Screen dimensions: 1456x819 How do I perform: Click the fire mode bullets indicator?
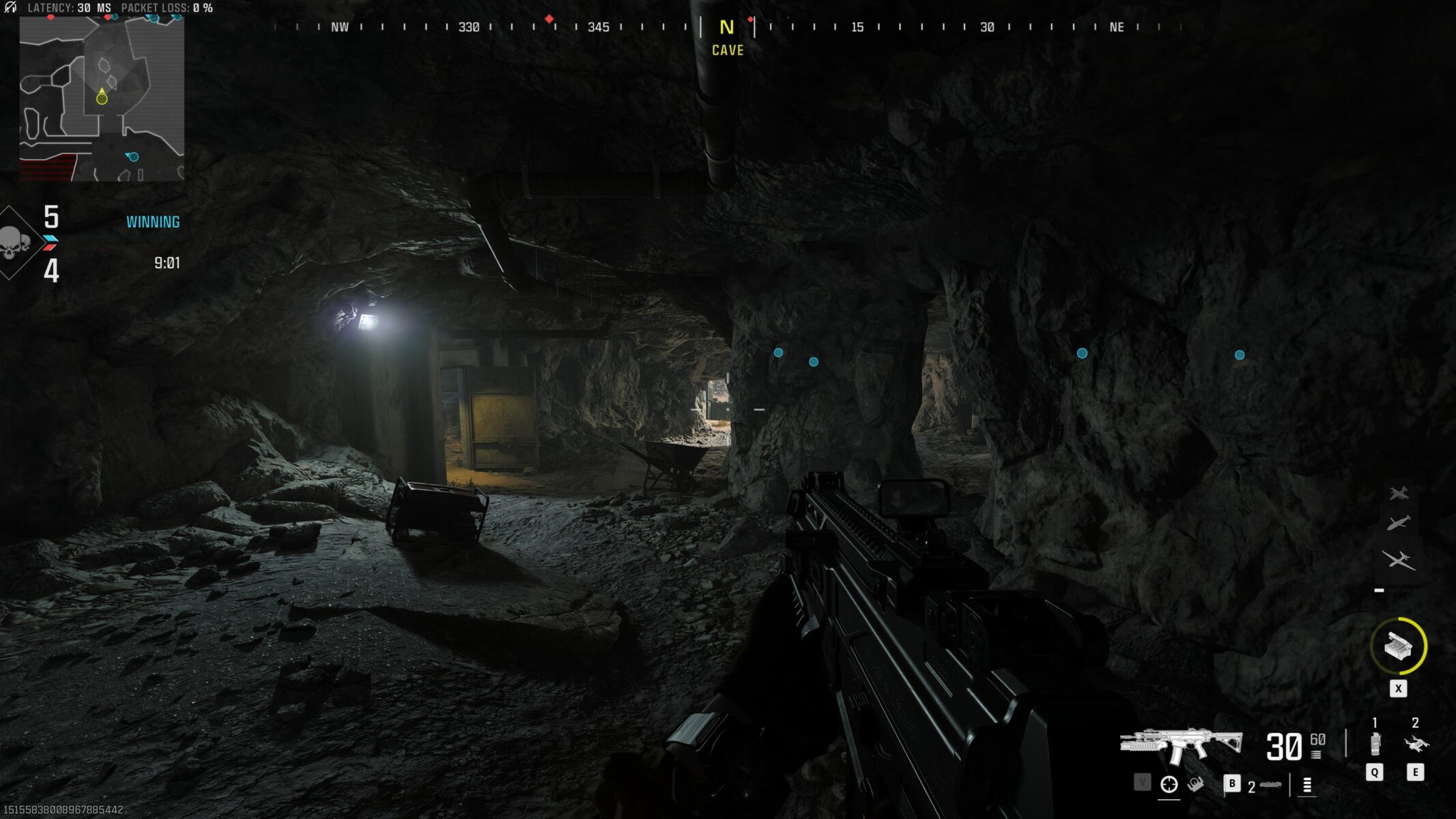click(1307, 786)
